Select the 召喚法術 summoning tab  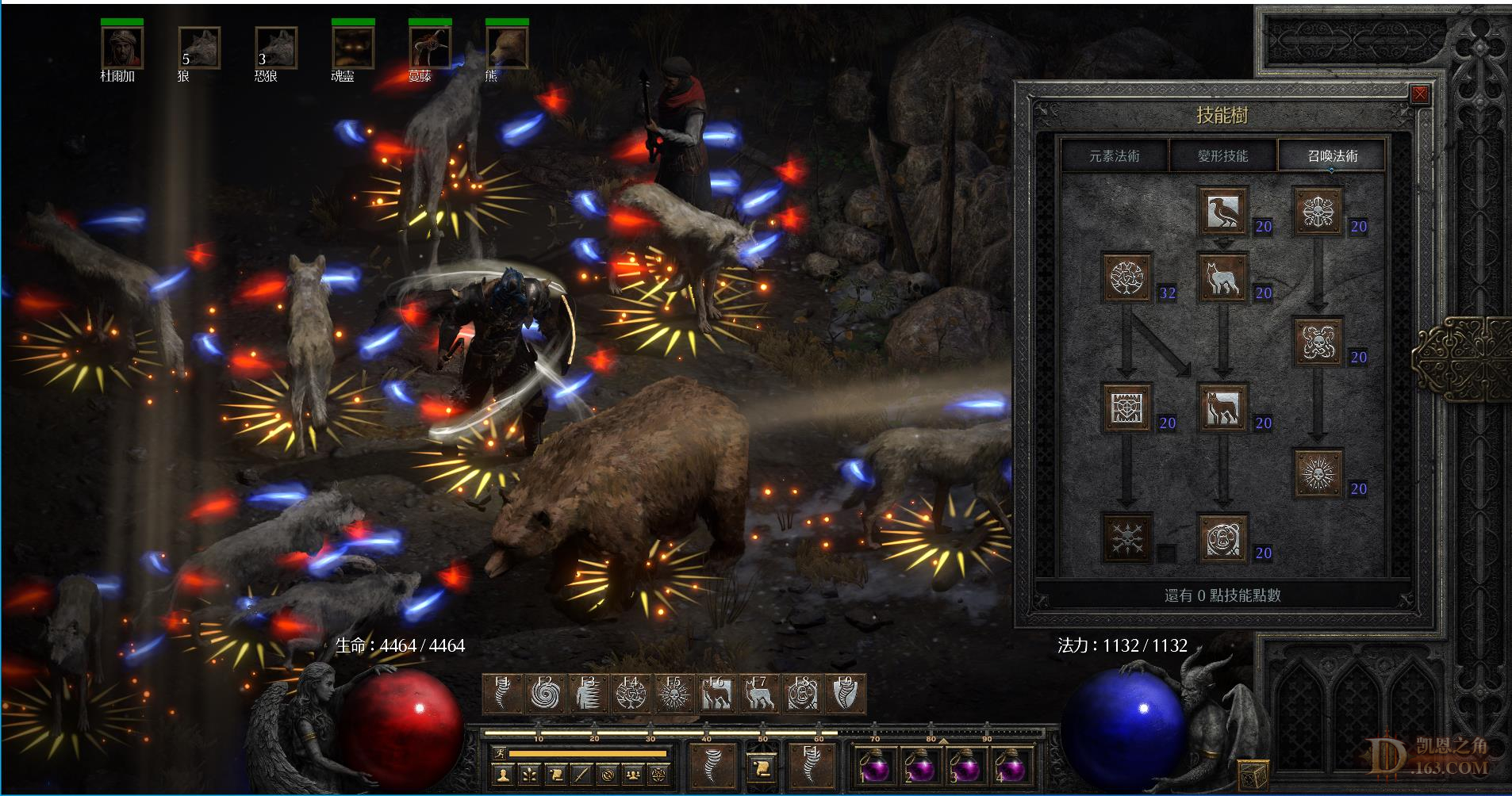(1332, 155)
